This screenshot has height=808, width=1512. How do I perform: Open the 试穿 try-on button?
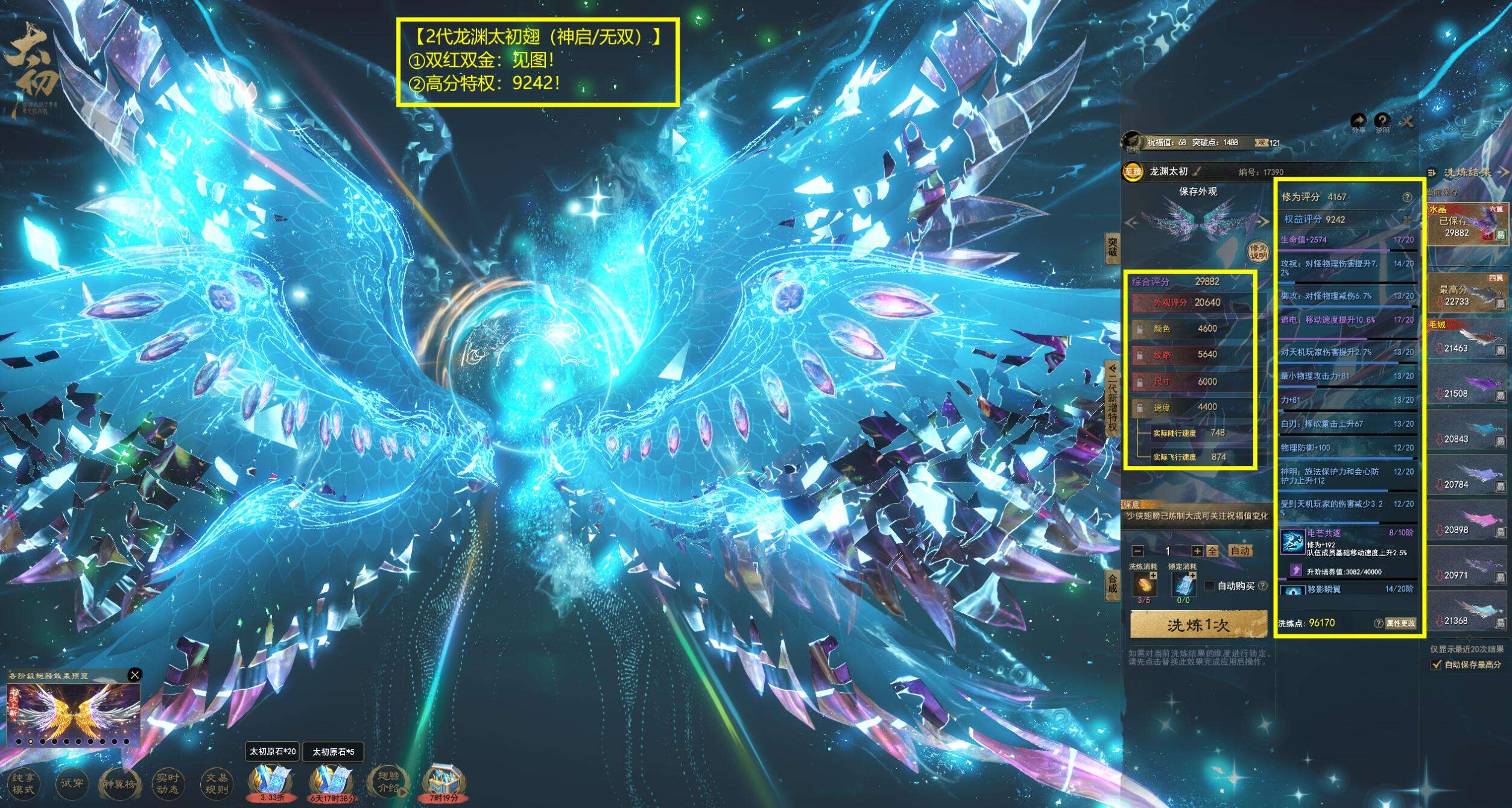pos(72,783)
